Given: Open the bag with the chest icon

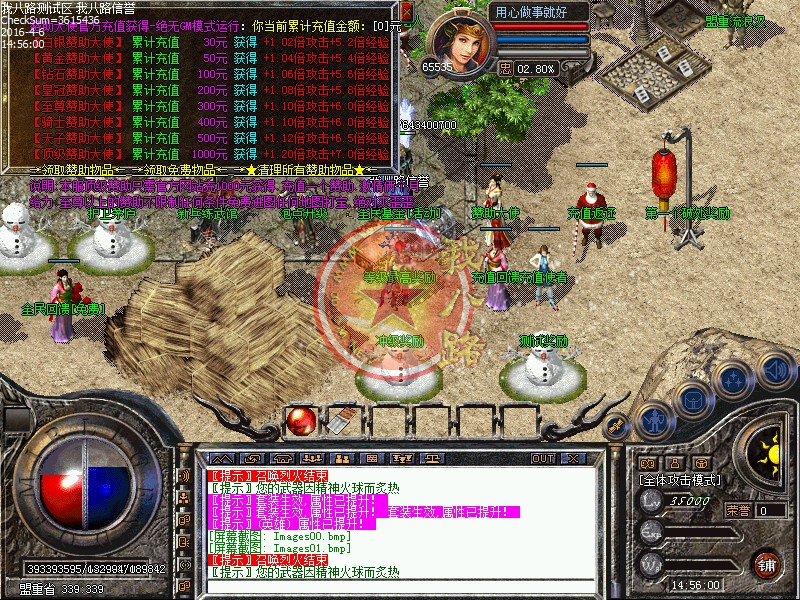Looking at the screenshot, I should pyautogui.click(x=691, y=400).
